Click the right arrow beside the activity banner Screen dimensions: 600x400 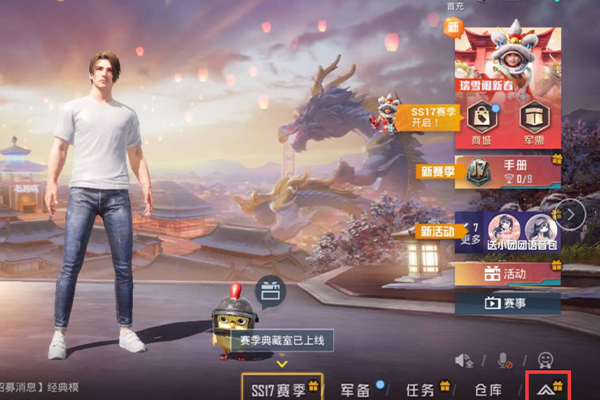[x=571, y=213]
